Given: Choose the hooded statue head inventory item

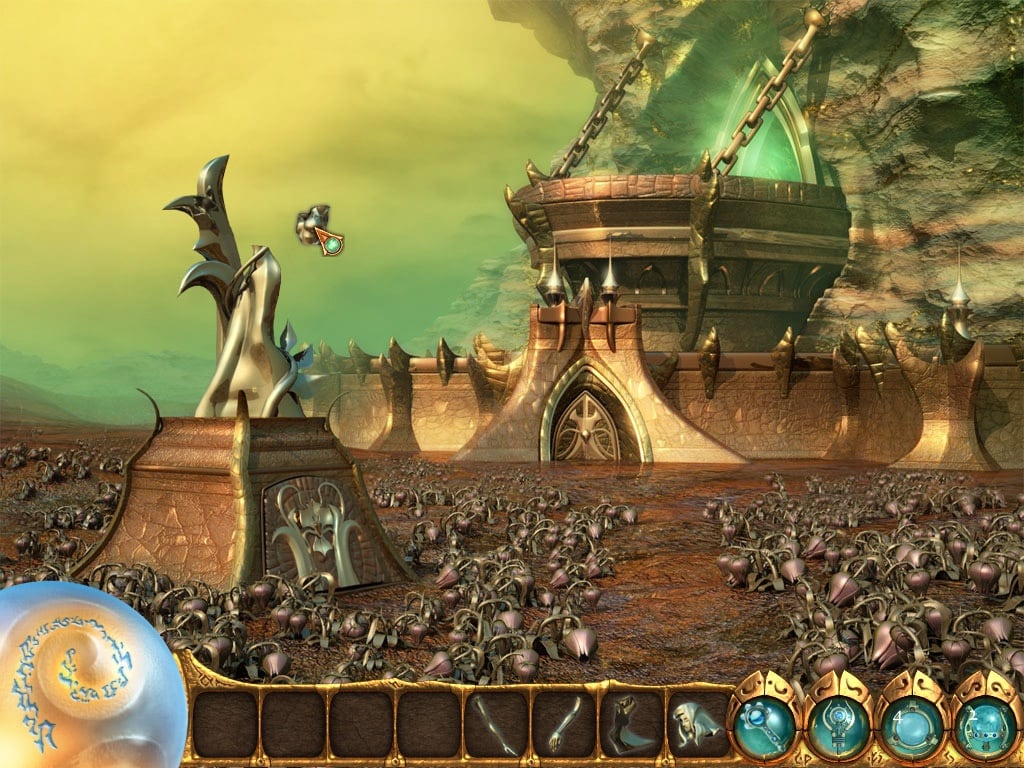Looking at the screenshot, I should [x=698, y=724].
